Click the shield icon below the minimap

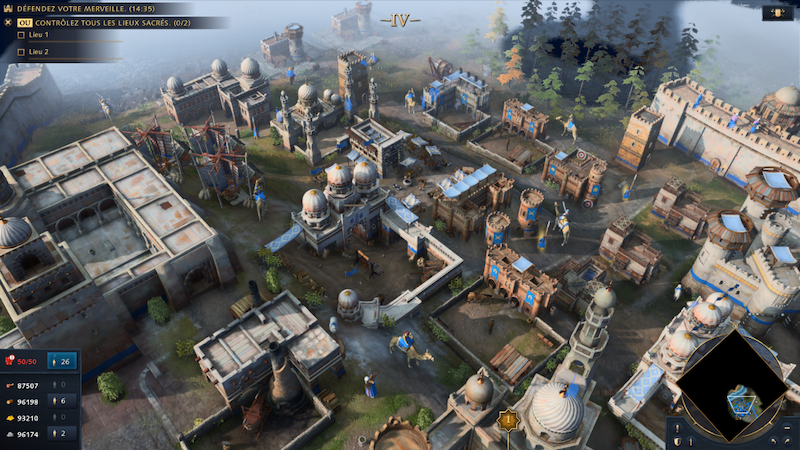pyautogui.click(x=678, y=441)
